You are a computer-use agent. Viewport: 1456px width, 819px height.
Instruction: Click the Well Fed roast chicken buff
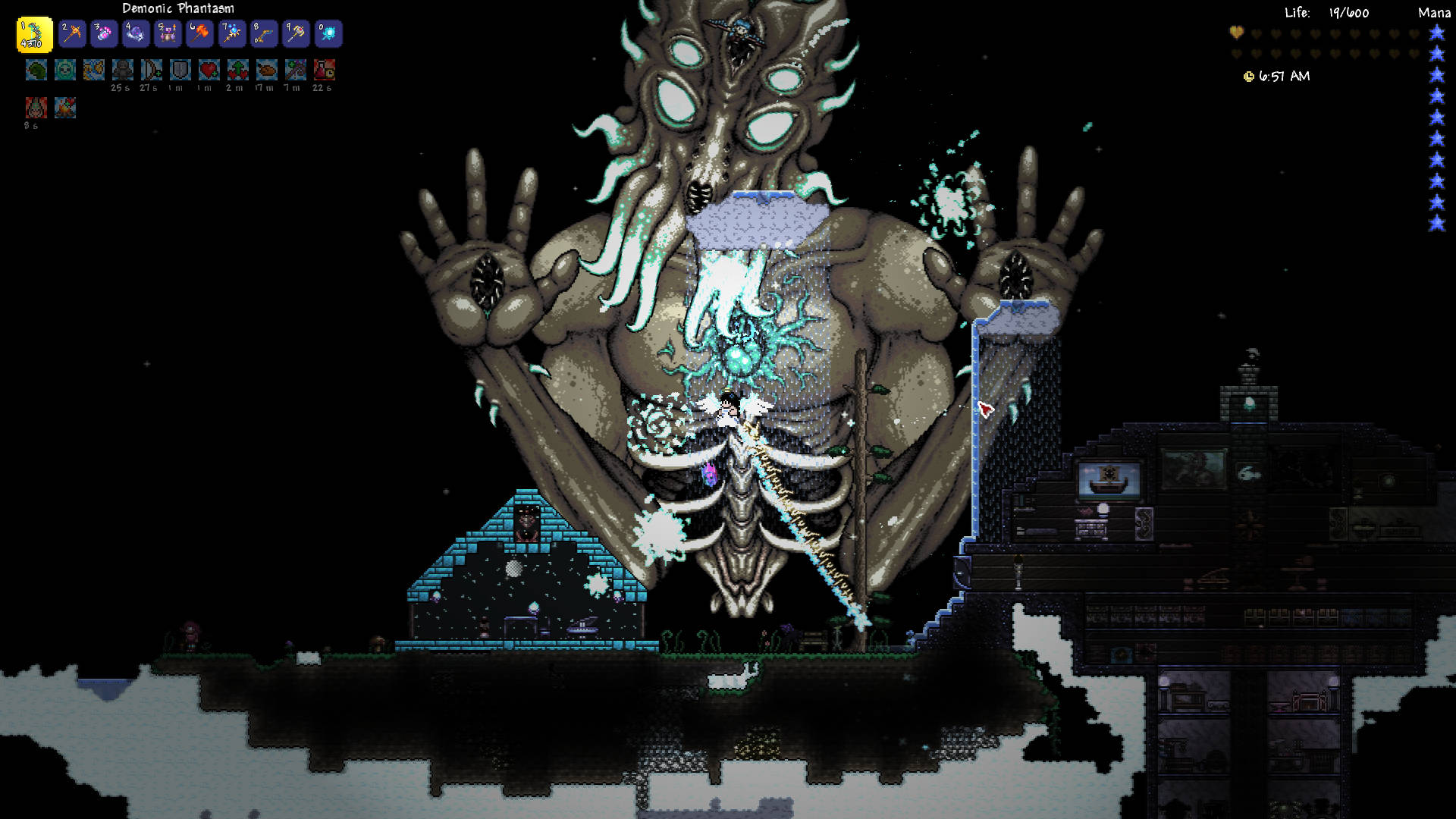[x=267, y=71]
